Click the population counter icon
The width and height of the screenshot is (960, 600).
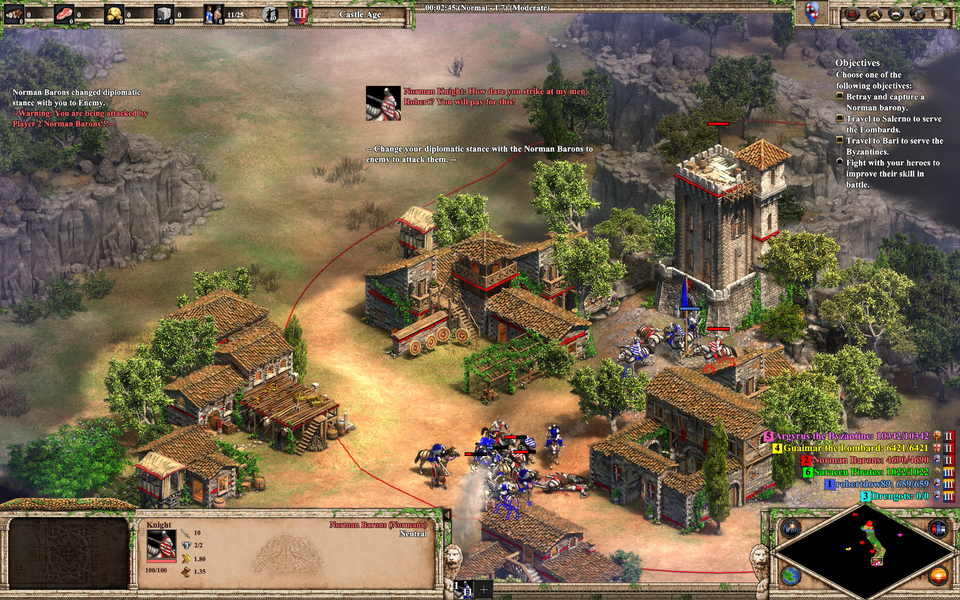click(214, 14)
